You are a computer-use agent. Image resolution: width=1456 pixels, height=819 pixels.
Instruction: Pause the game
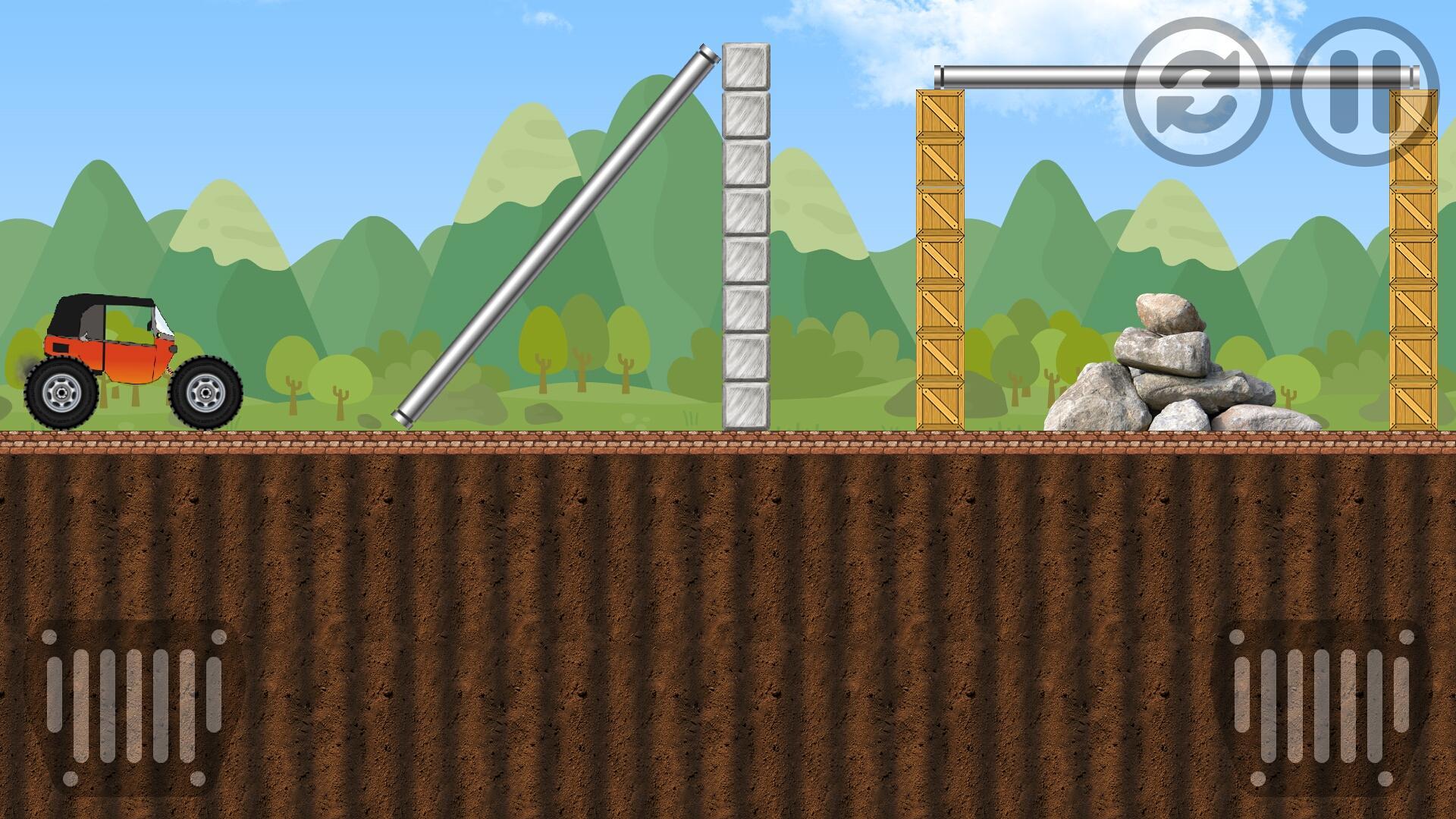(x=1364, y=93)
